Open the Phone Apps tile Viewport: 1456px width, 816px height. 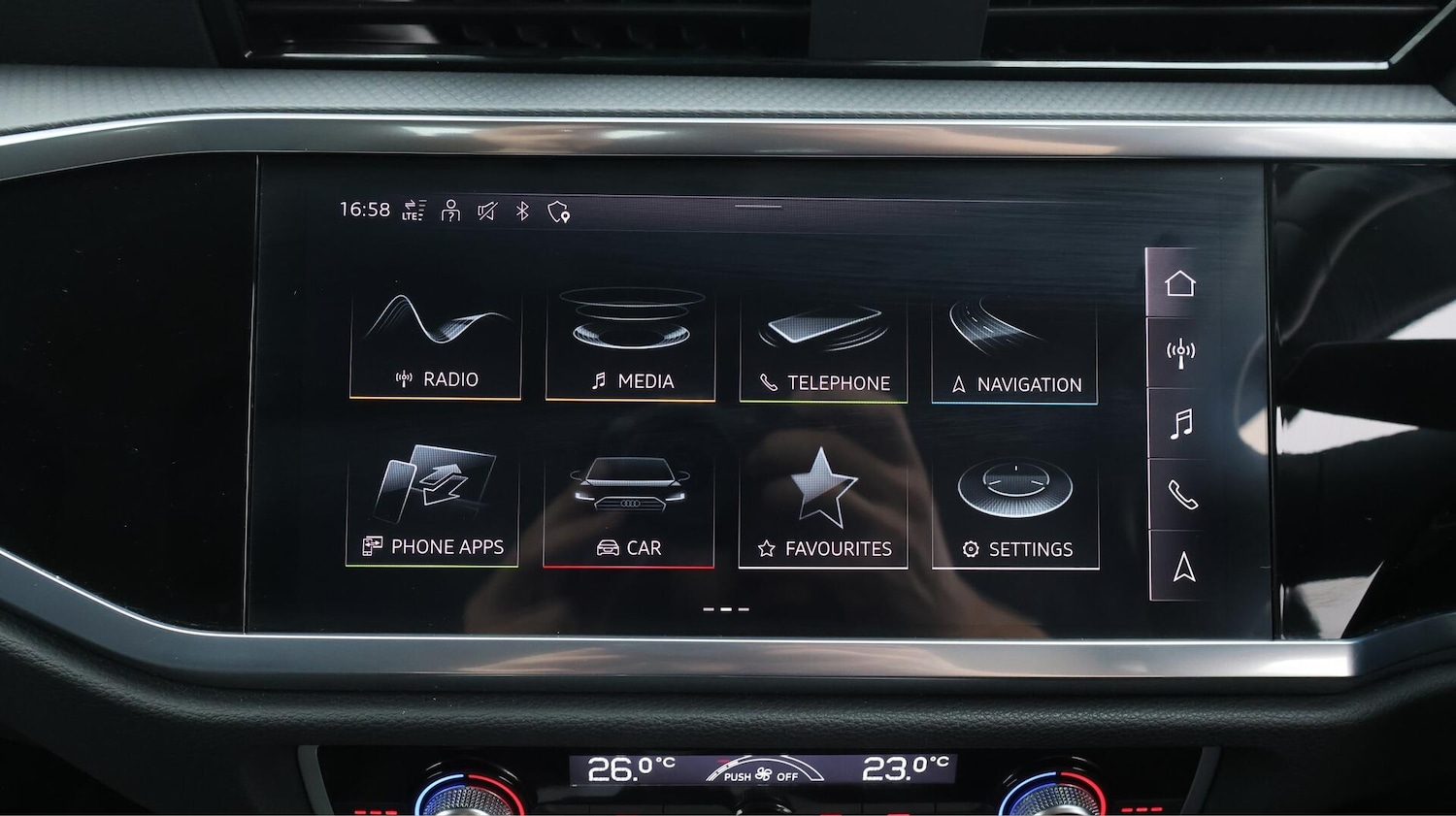[433, 508]
